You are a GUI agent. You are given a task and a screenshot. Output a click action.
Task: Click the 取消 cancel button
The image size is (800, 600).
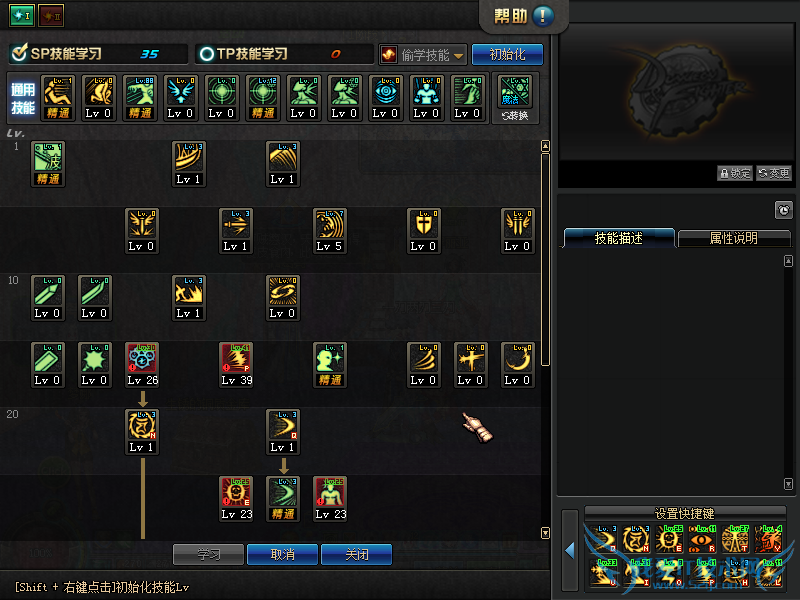tap(283, 554)
